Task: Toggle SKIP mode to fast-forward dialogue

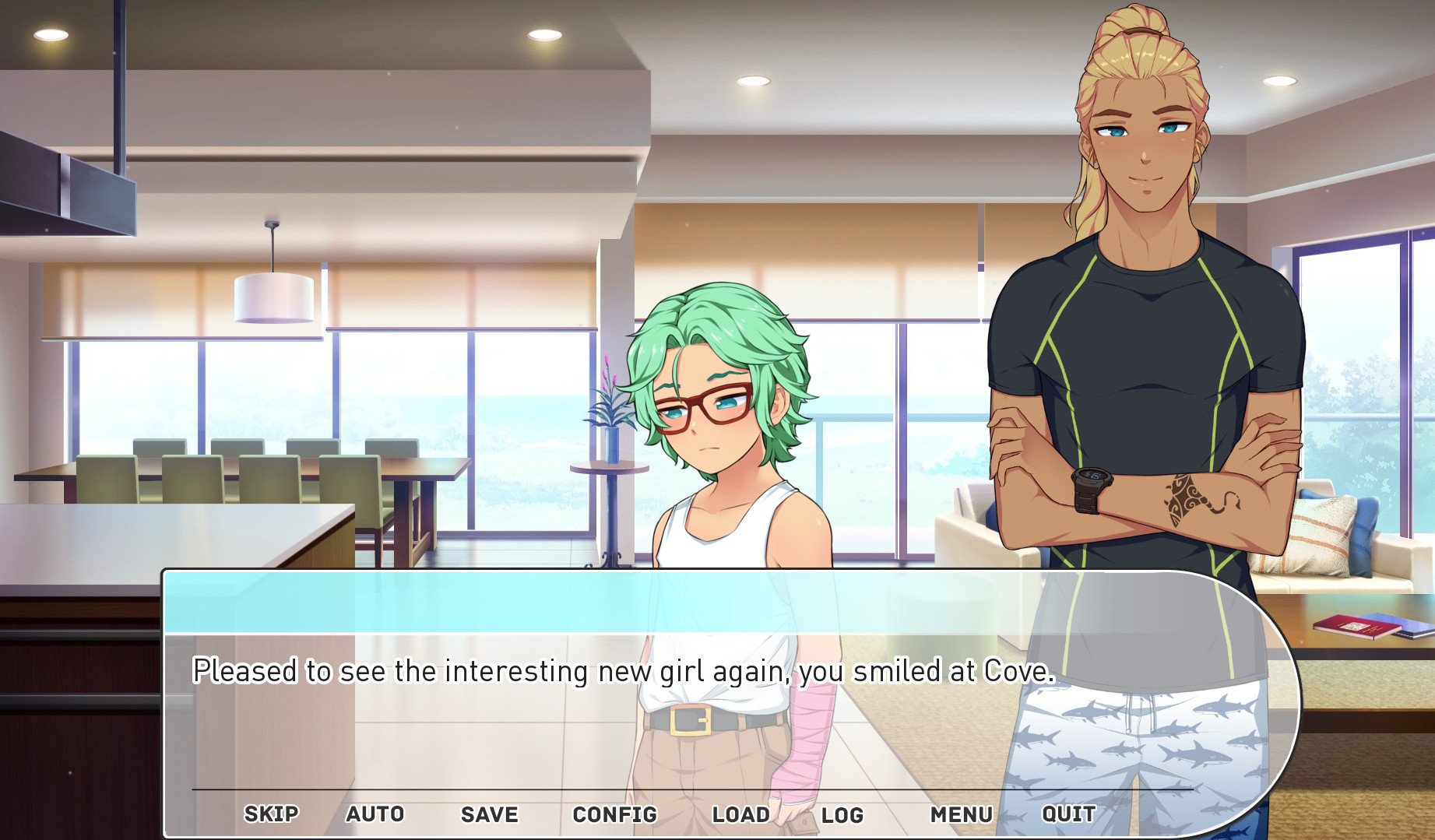Action: pos(270,814)
